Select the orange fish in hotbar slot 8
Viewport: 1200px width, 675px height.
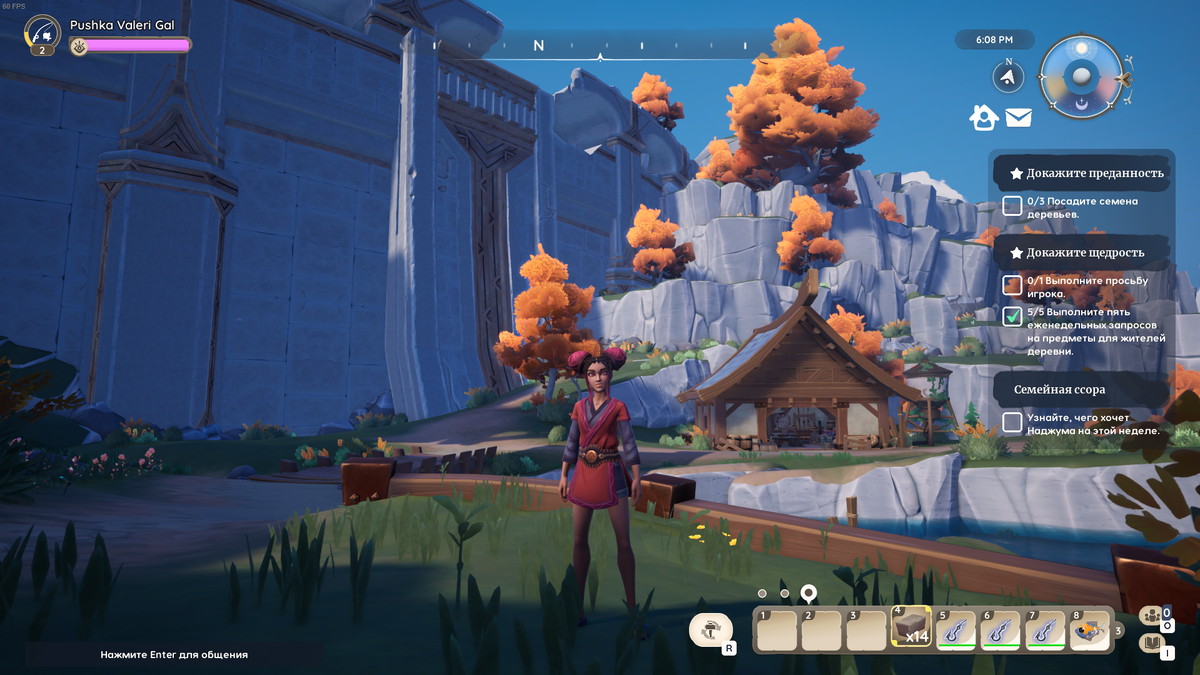(1090, 630)
